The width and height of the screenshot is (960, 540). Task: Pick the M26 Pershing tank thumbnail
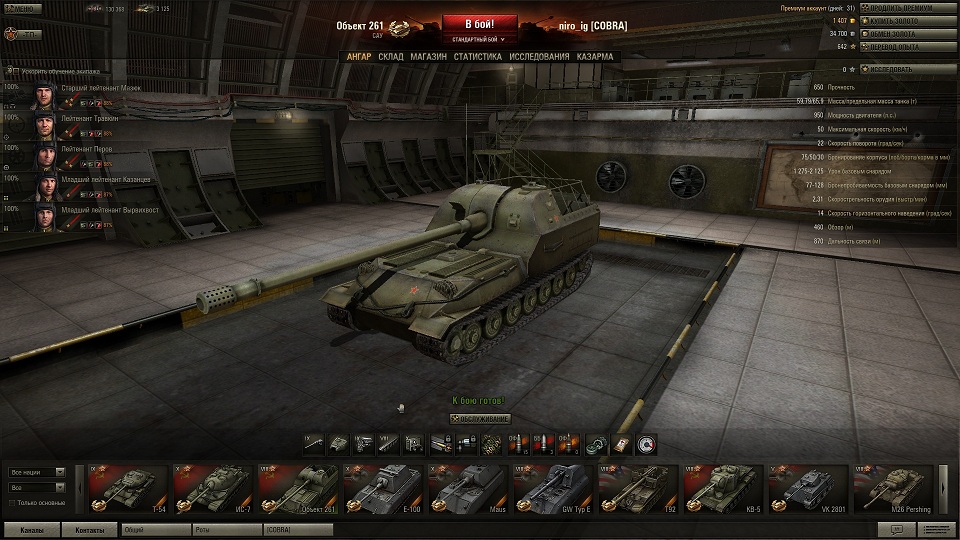[893, 488]
